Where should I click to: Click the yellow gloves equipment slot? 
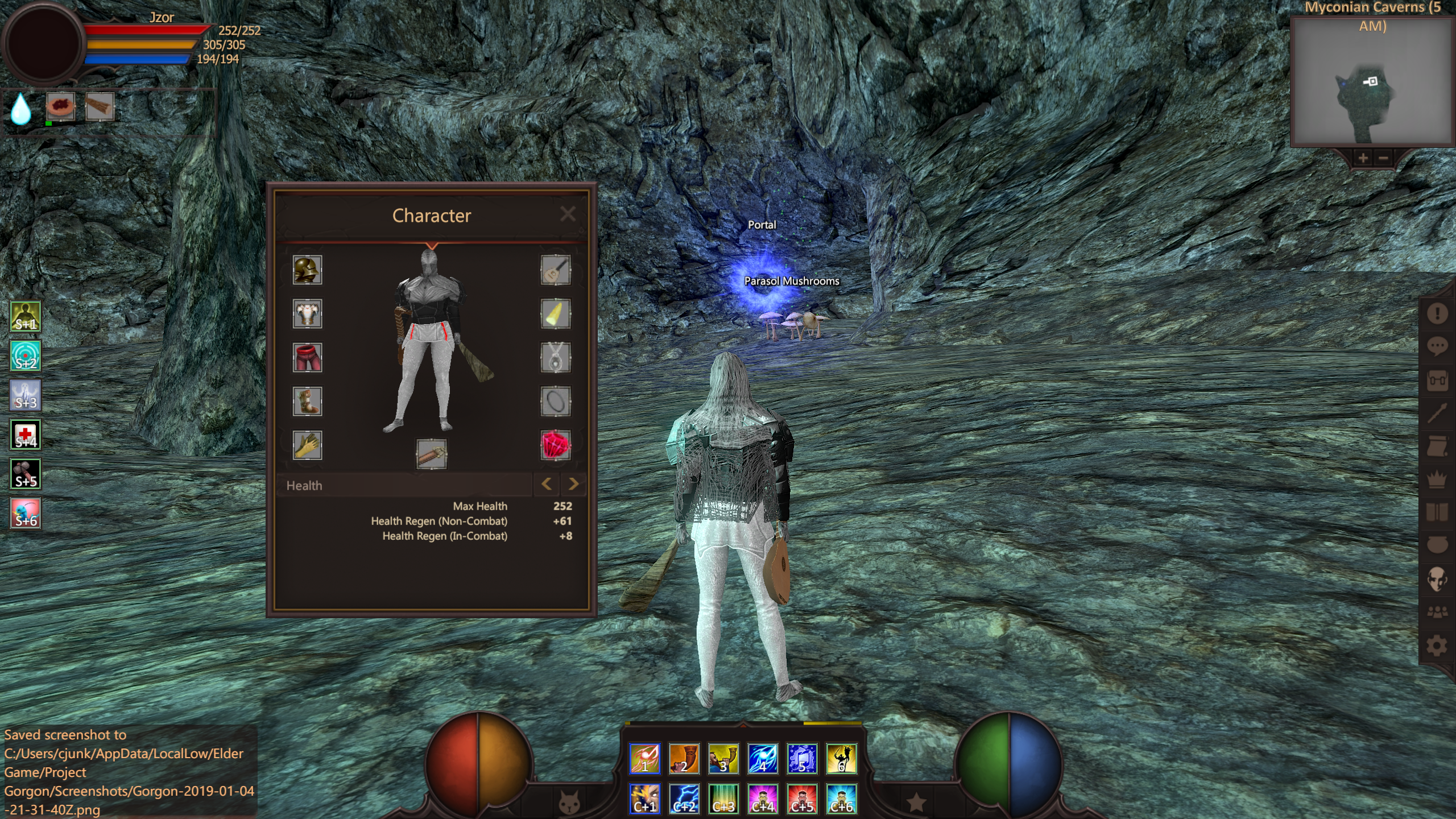click(307, 445)
